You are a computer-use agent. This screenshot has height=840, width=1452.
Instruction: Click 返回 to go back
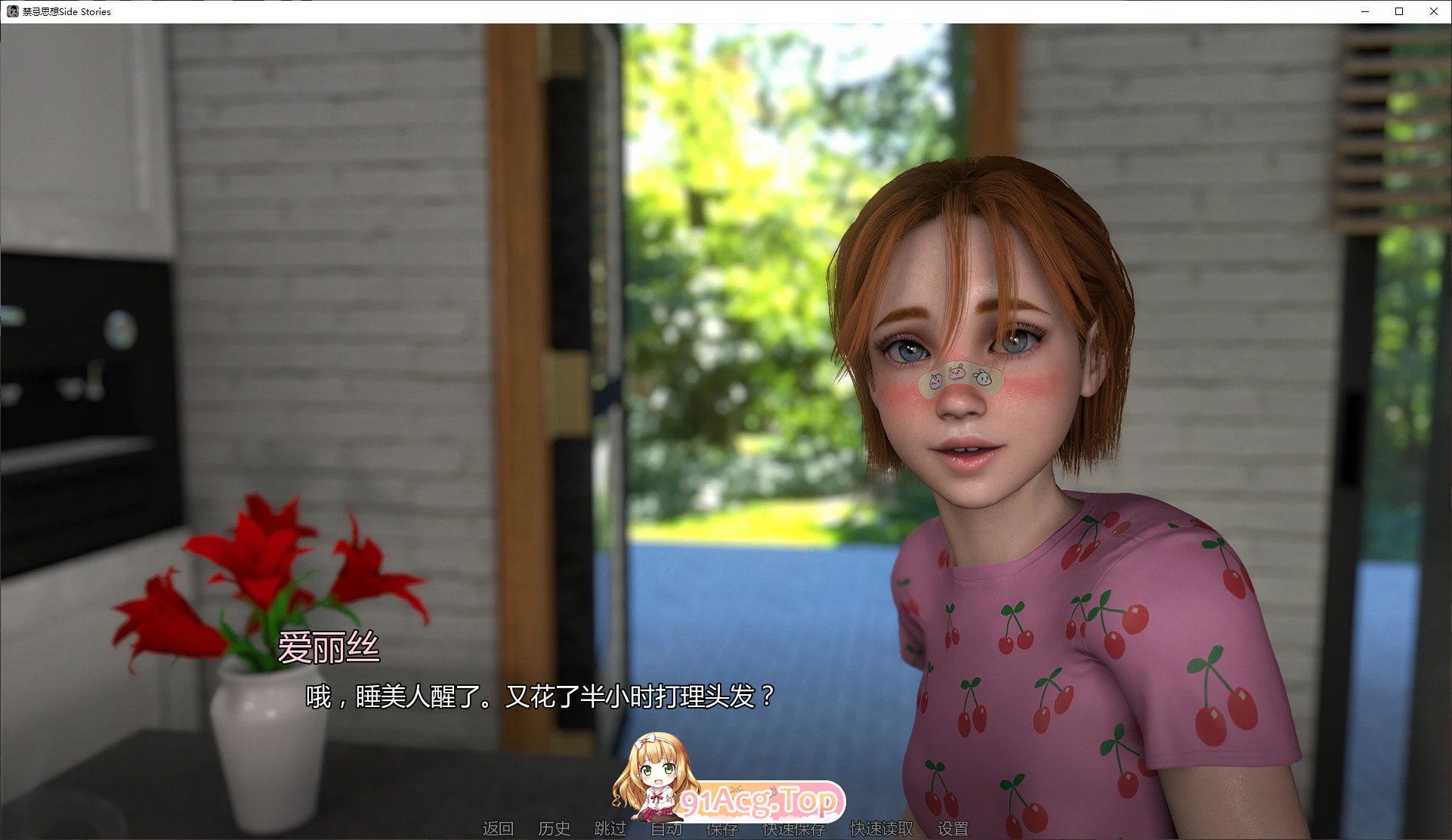click(499, 829)
